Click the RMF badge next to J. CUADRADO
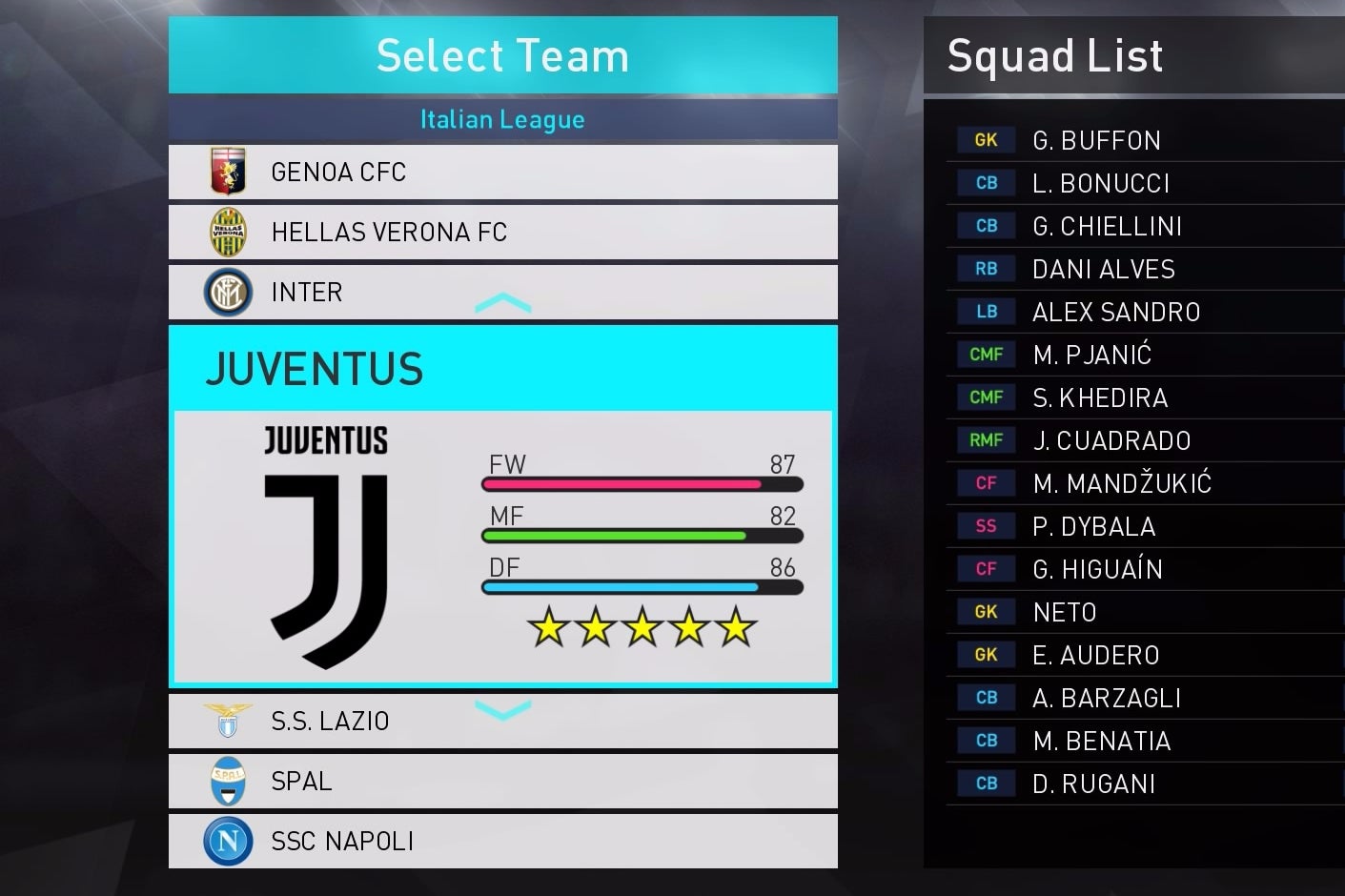The image size is (1345, 896). point(985,439)
